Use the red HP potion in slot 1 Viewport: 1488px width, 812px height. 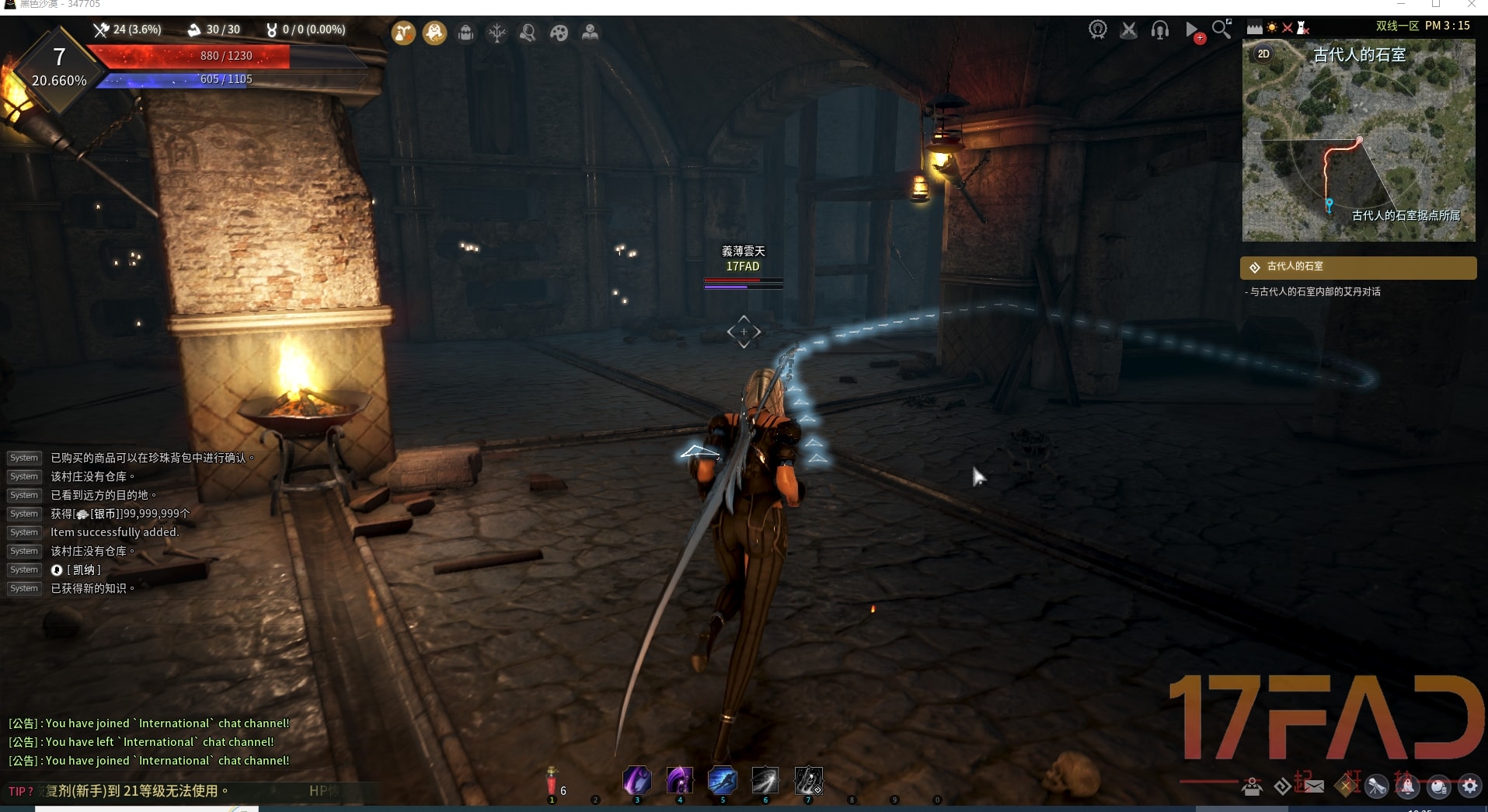(x=552, y=781)
